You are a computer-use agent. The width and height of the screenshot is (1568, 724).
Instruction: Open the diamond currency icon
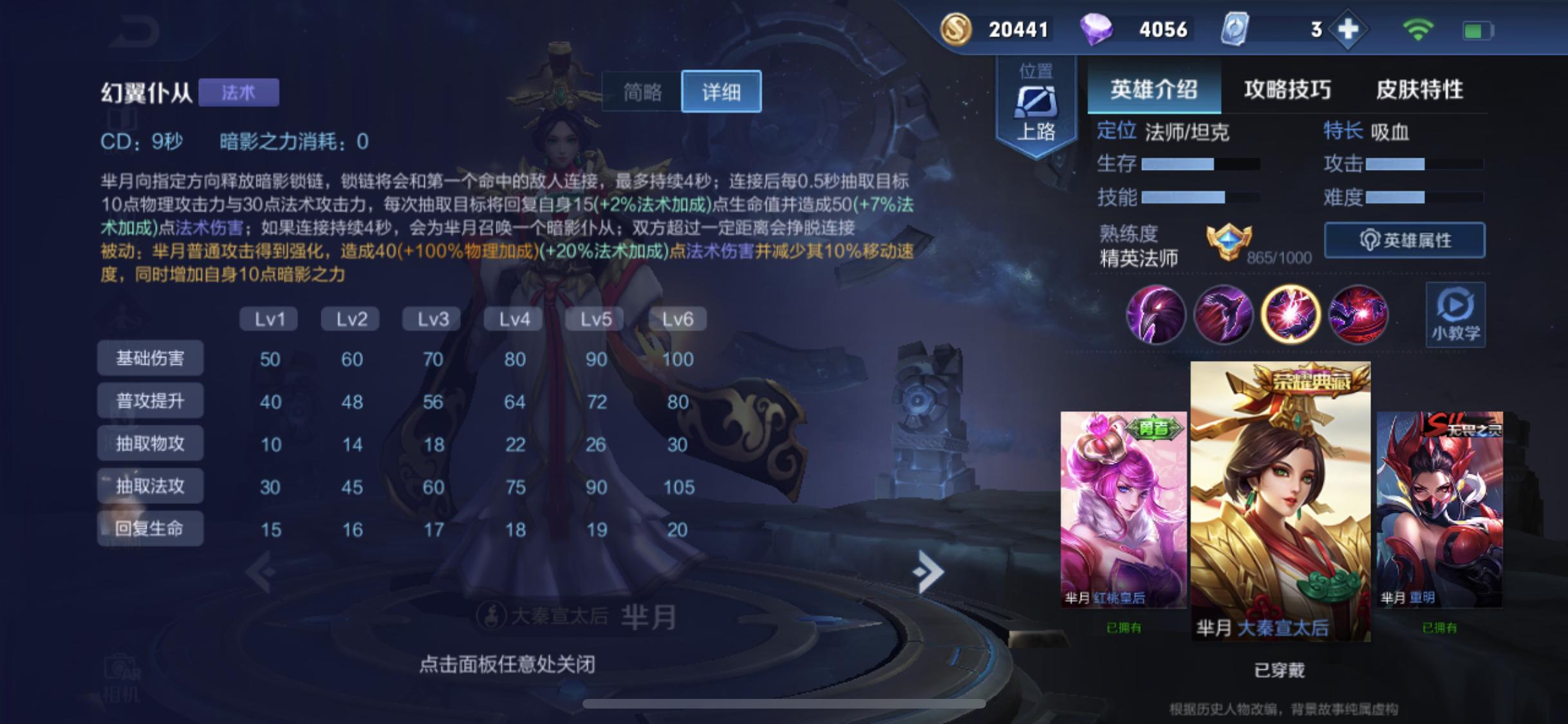pos(1099,28)
